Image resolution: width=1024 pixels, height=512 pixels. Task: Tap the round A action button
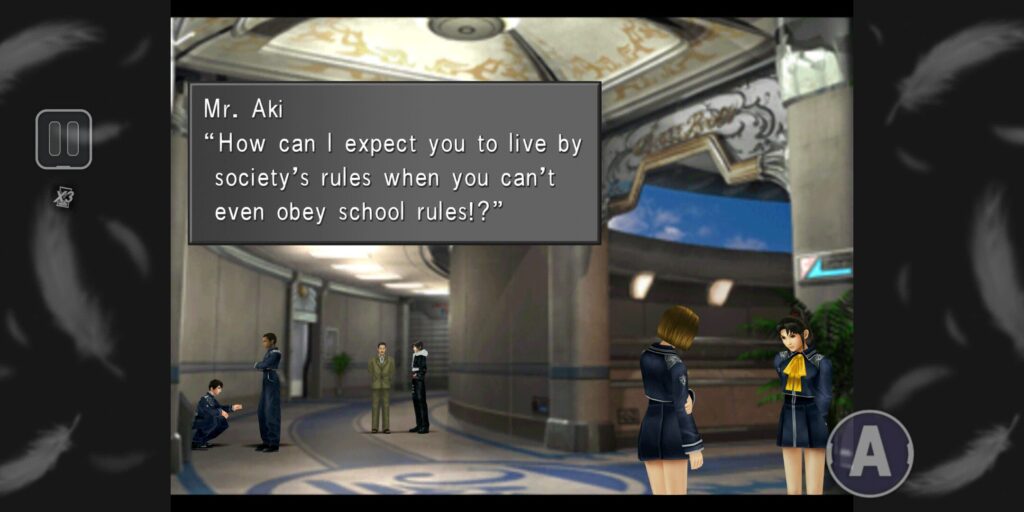pos(870,453)
